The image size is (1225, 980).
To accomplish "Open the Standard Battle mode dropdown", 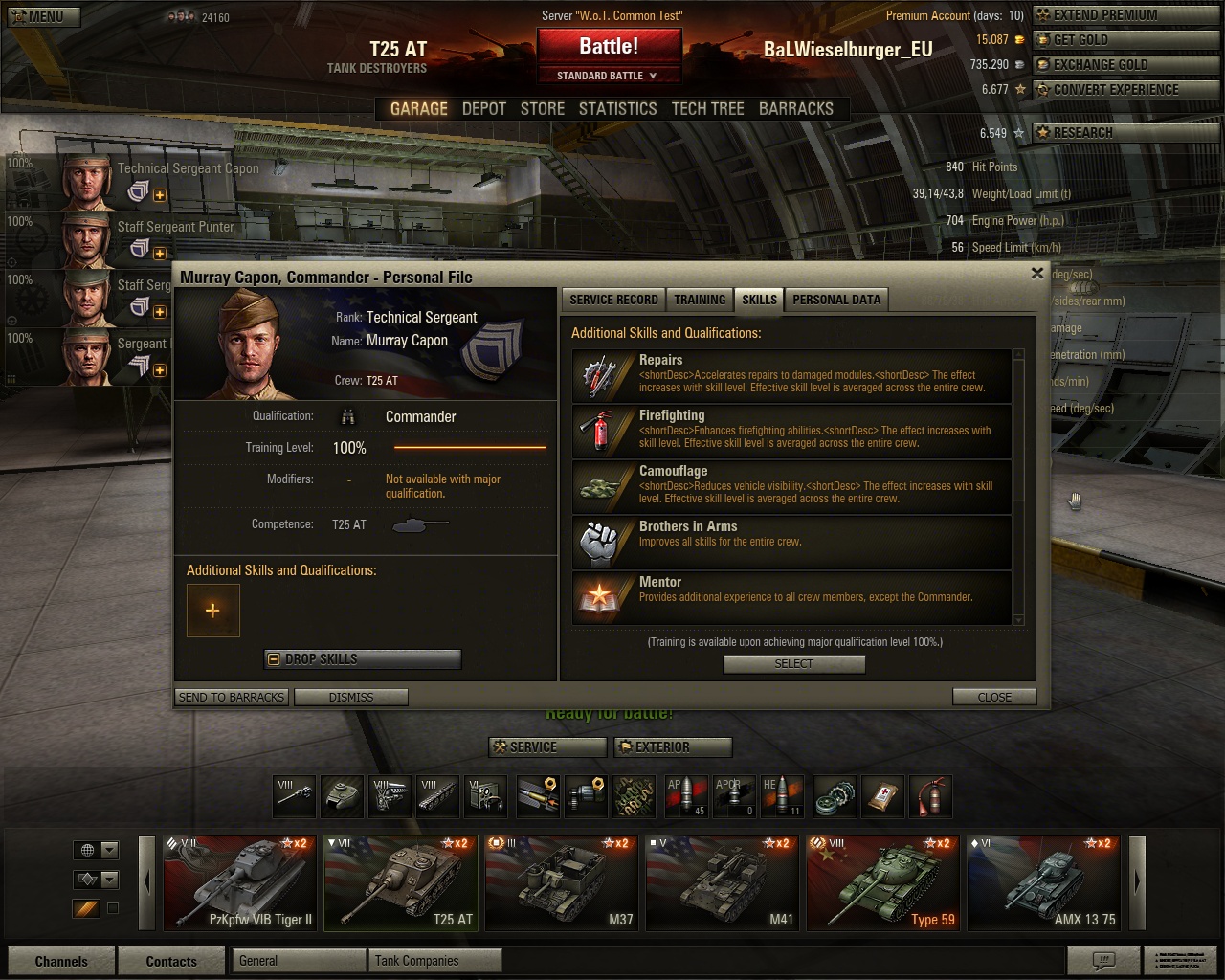I will coord(609,76).
